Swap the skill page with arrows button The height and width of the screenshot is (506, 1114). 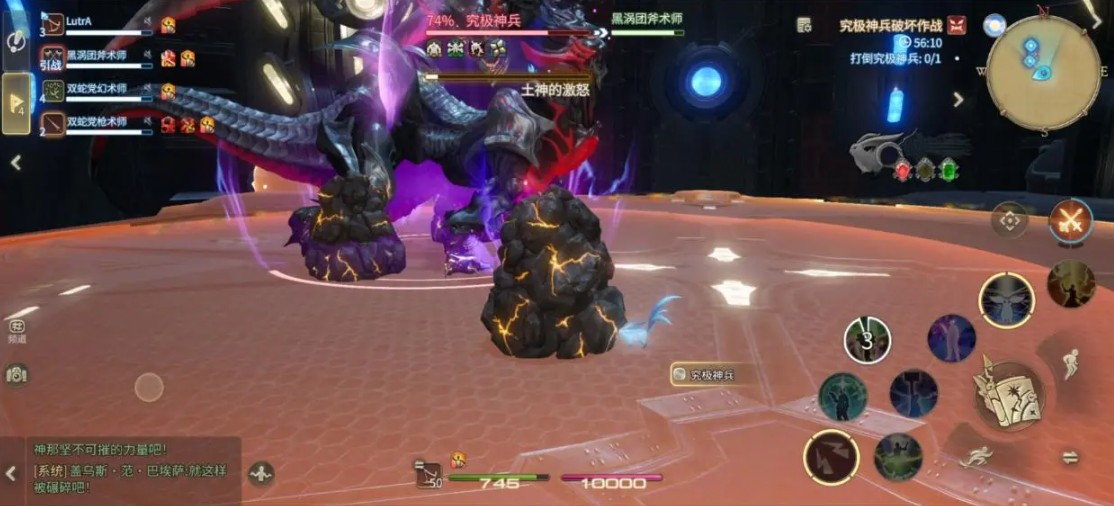1069,457
